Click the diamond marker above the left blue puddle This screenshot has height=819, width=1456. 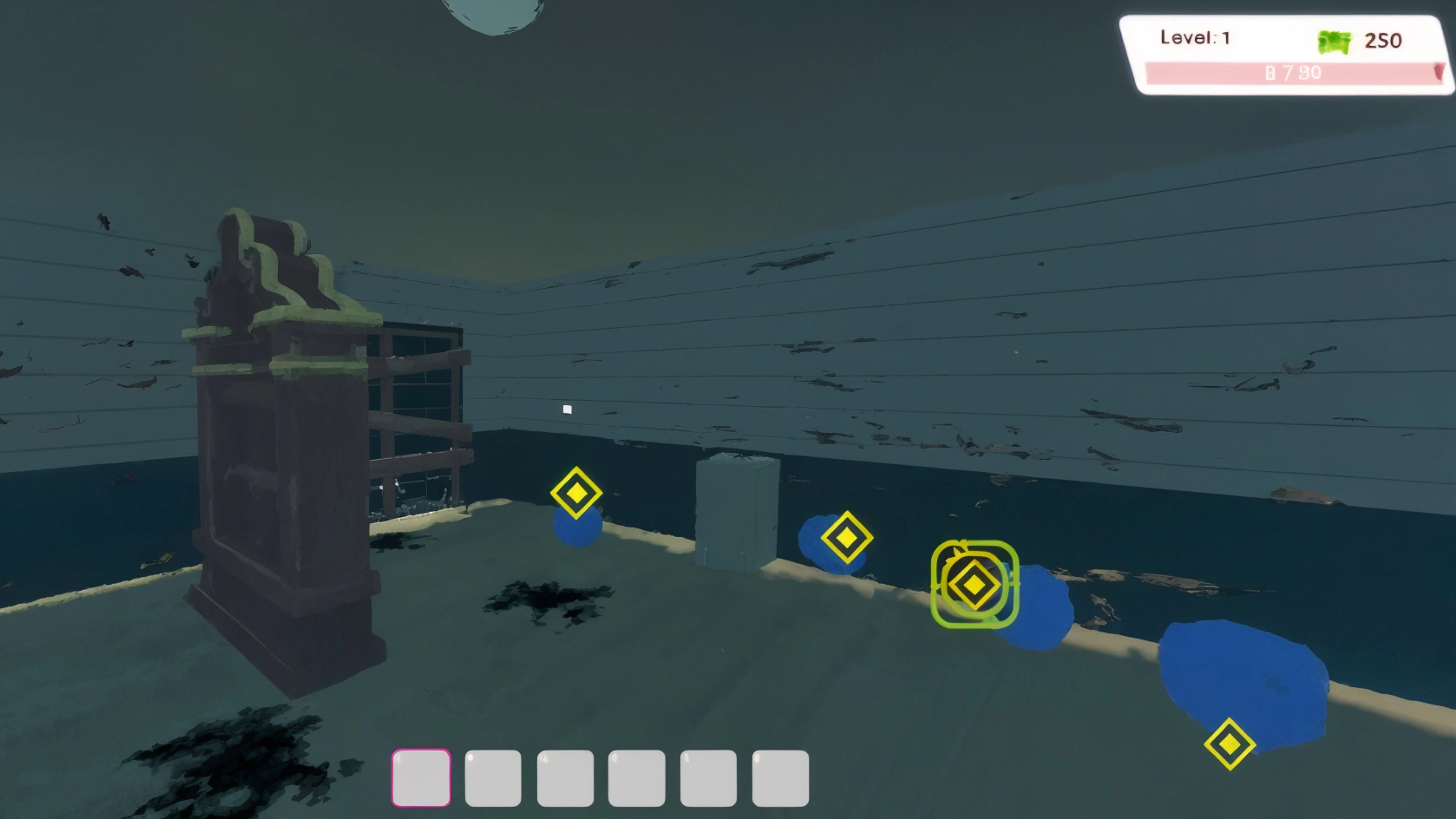click(576, 493)
